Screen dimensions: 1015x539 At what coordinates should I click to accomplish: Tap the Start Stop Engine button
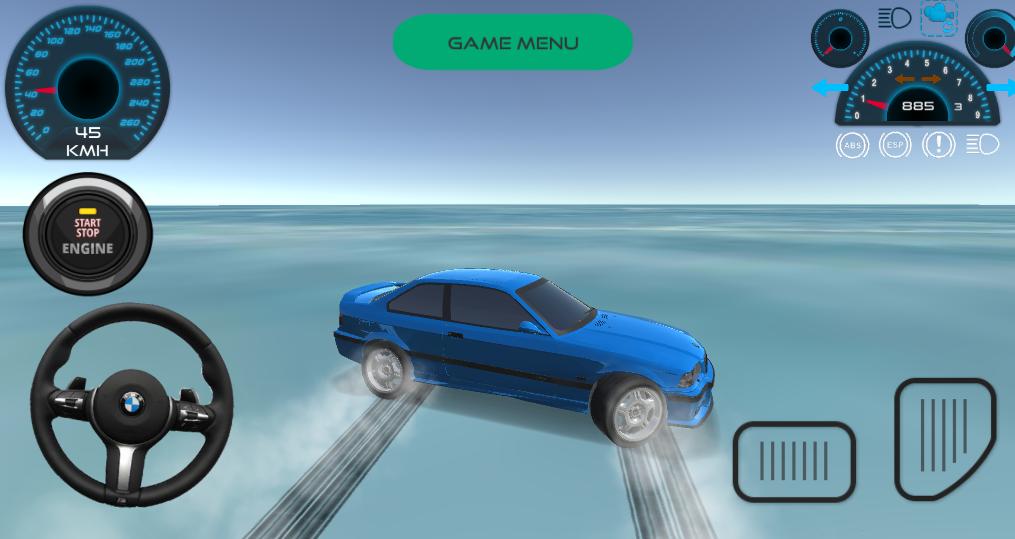[x=88, y=235]
